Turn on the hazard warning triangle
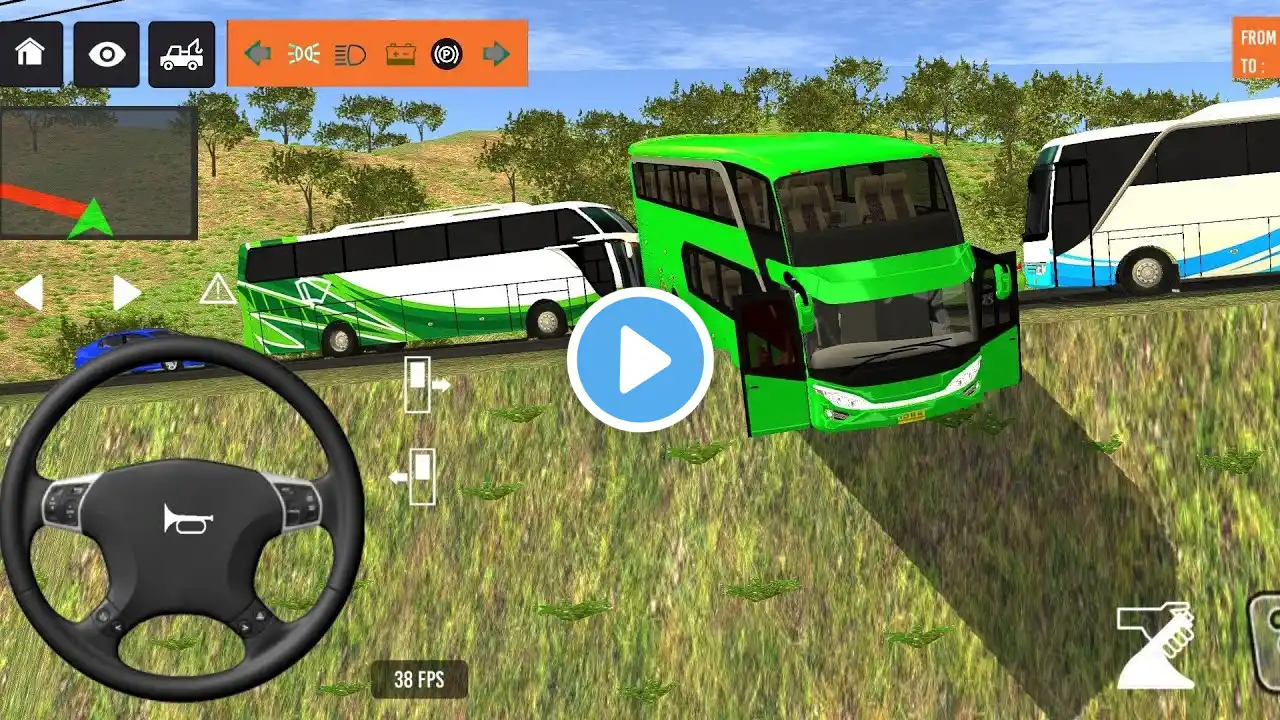This screenshot has width=1280, height=720. [x=217, y=290]
